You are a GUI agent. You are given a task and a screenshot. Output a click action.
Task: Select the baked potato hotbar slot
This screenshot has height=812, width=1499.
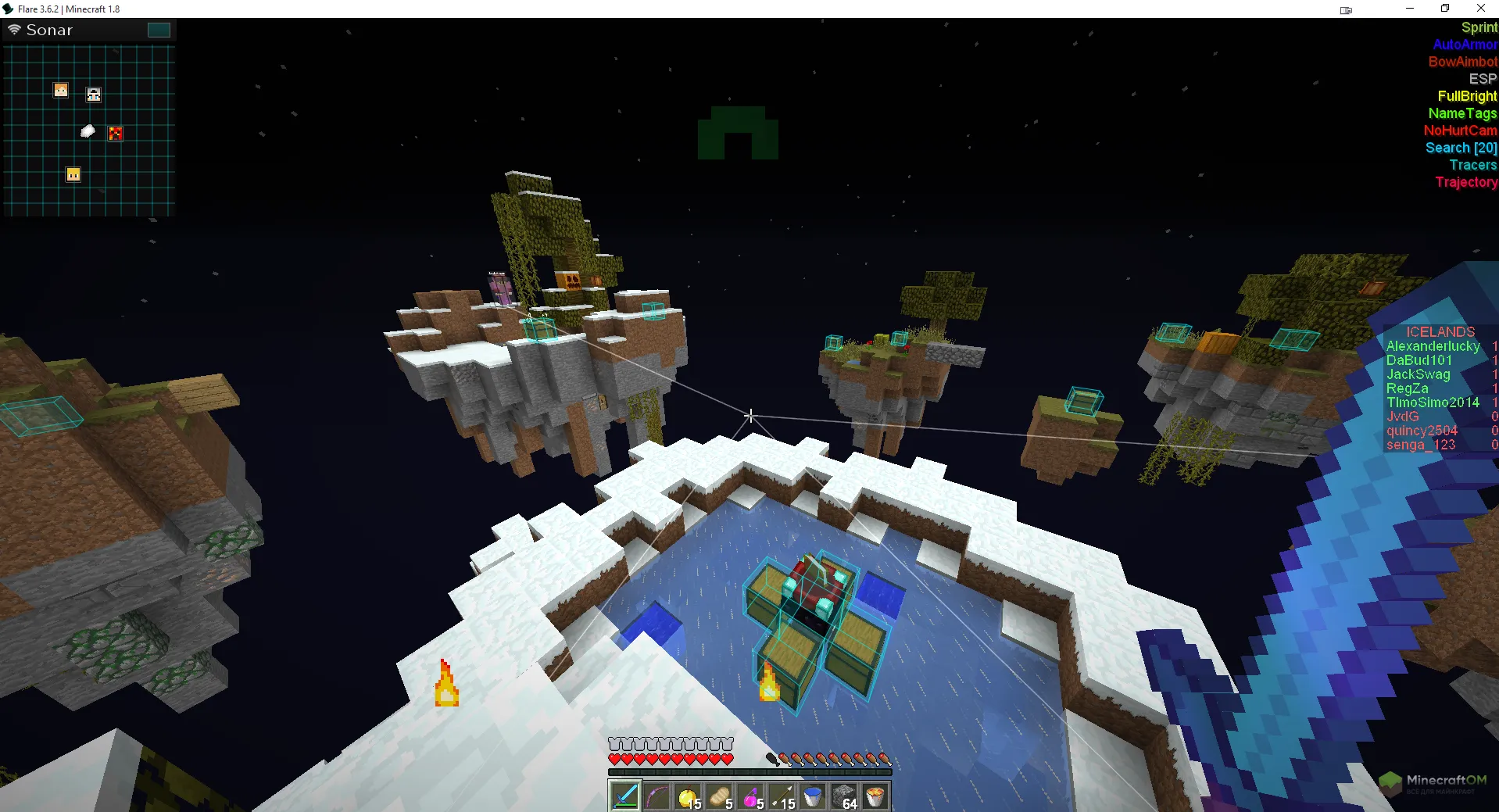pyautogui.click(x=719, y=796)
